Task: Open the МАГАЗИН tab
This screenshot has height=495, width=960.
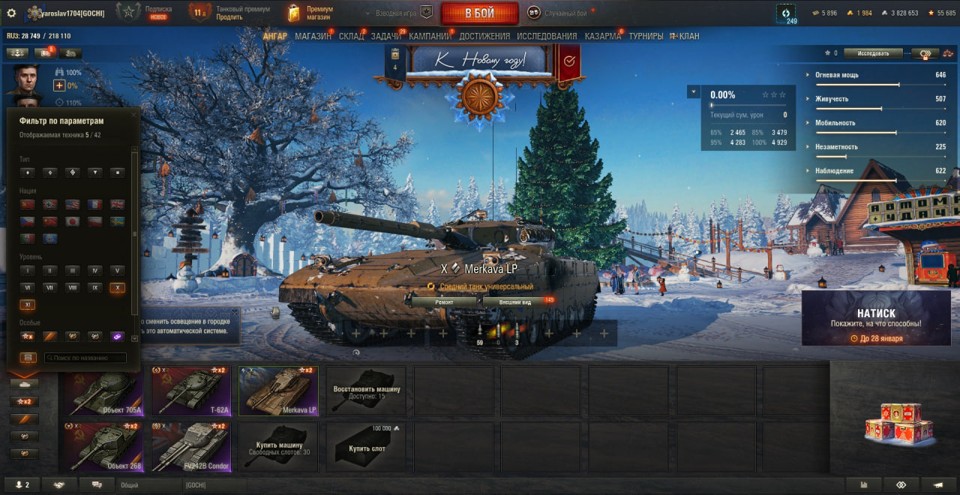Action: [x=313, y=36]
